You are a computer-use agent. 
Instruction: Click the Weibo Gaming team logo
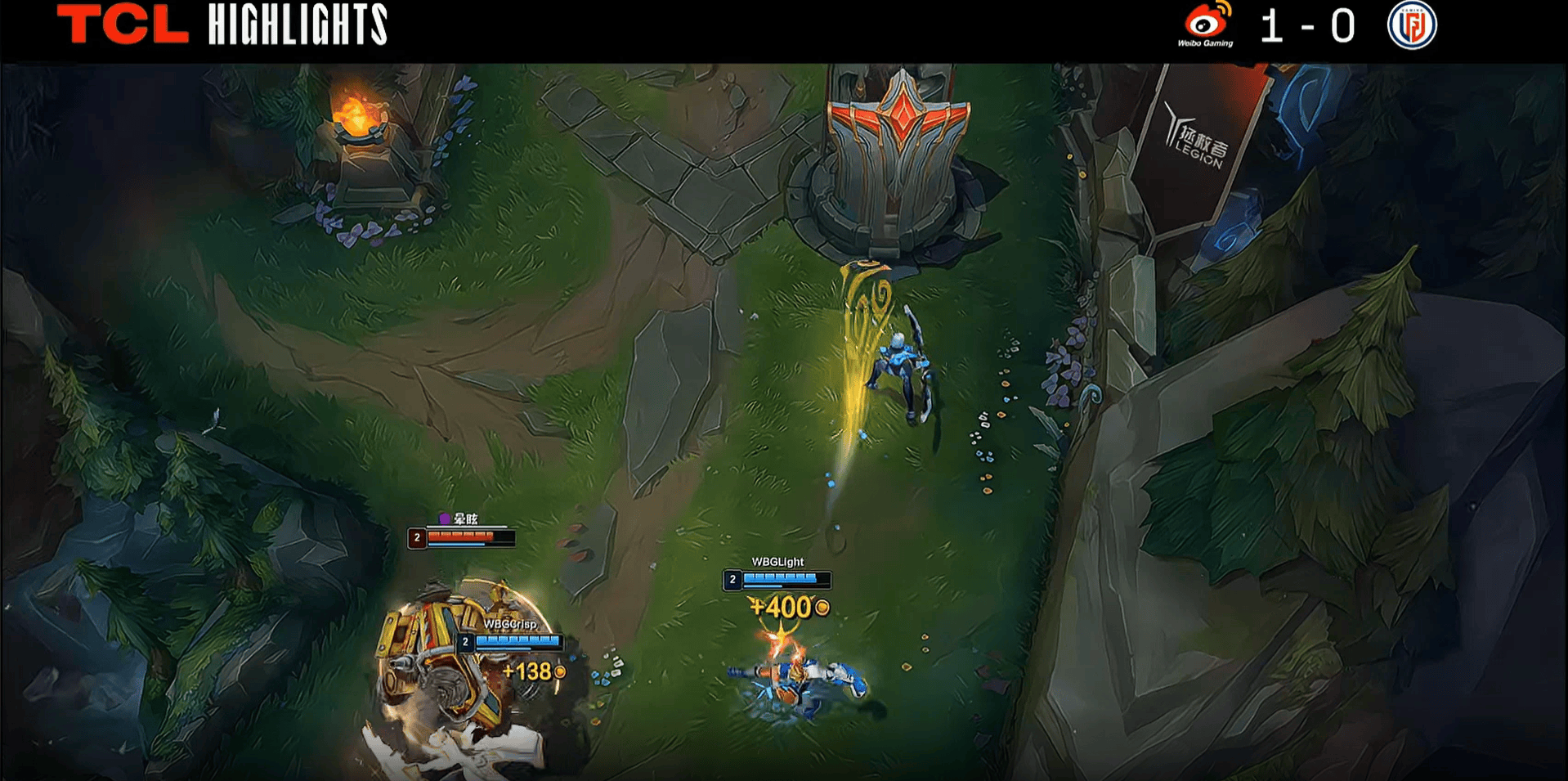pos(1206,25)
